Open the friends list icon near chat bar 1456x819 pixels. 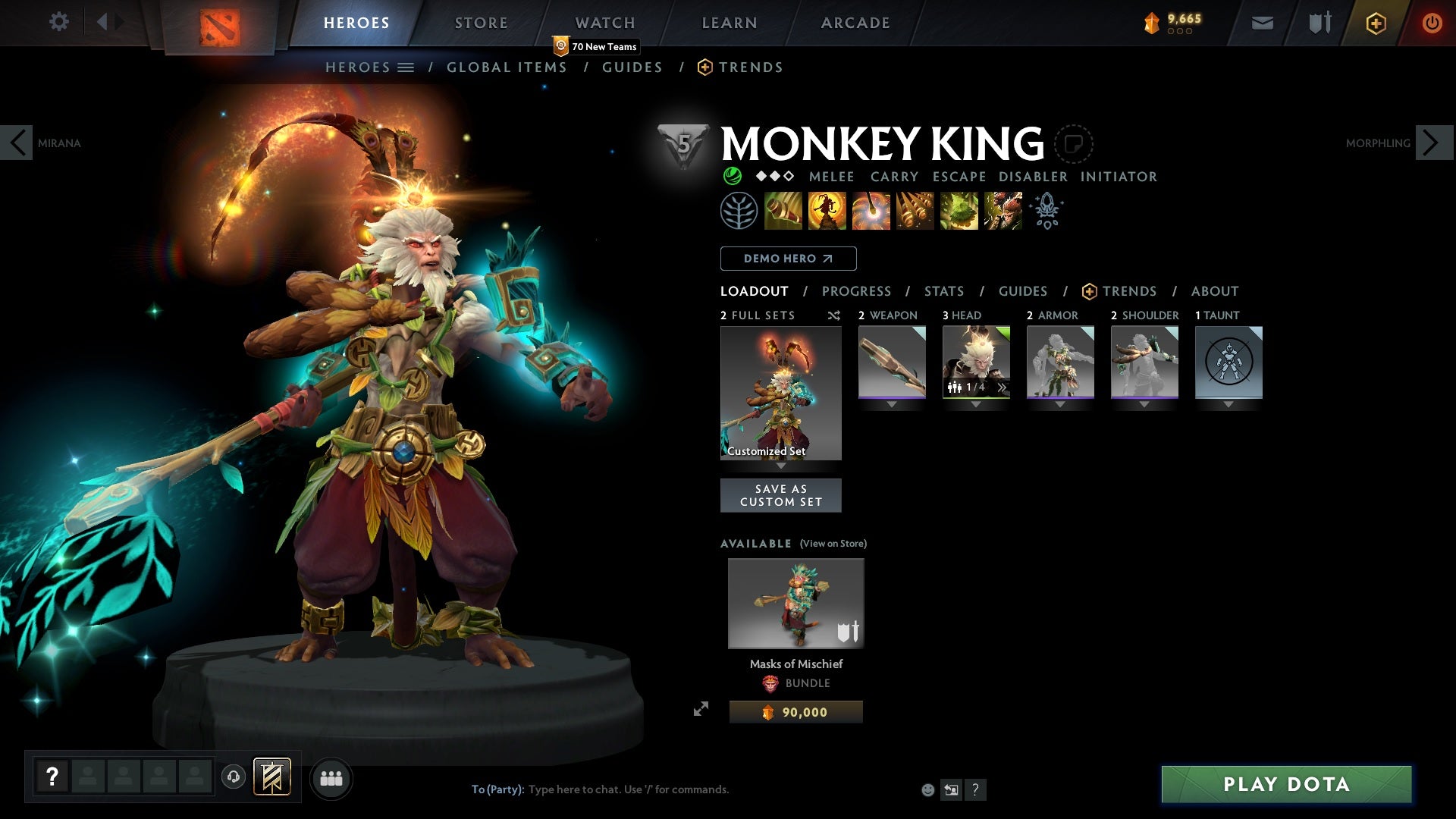click(331, 777)
